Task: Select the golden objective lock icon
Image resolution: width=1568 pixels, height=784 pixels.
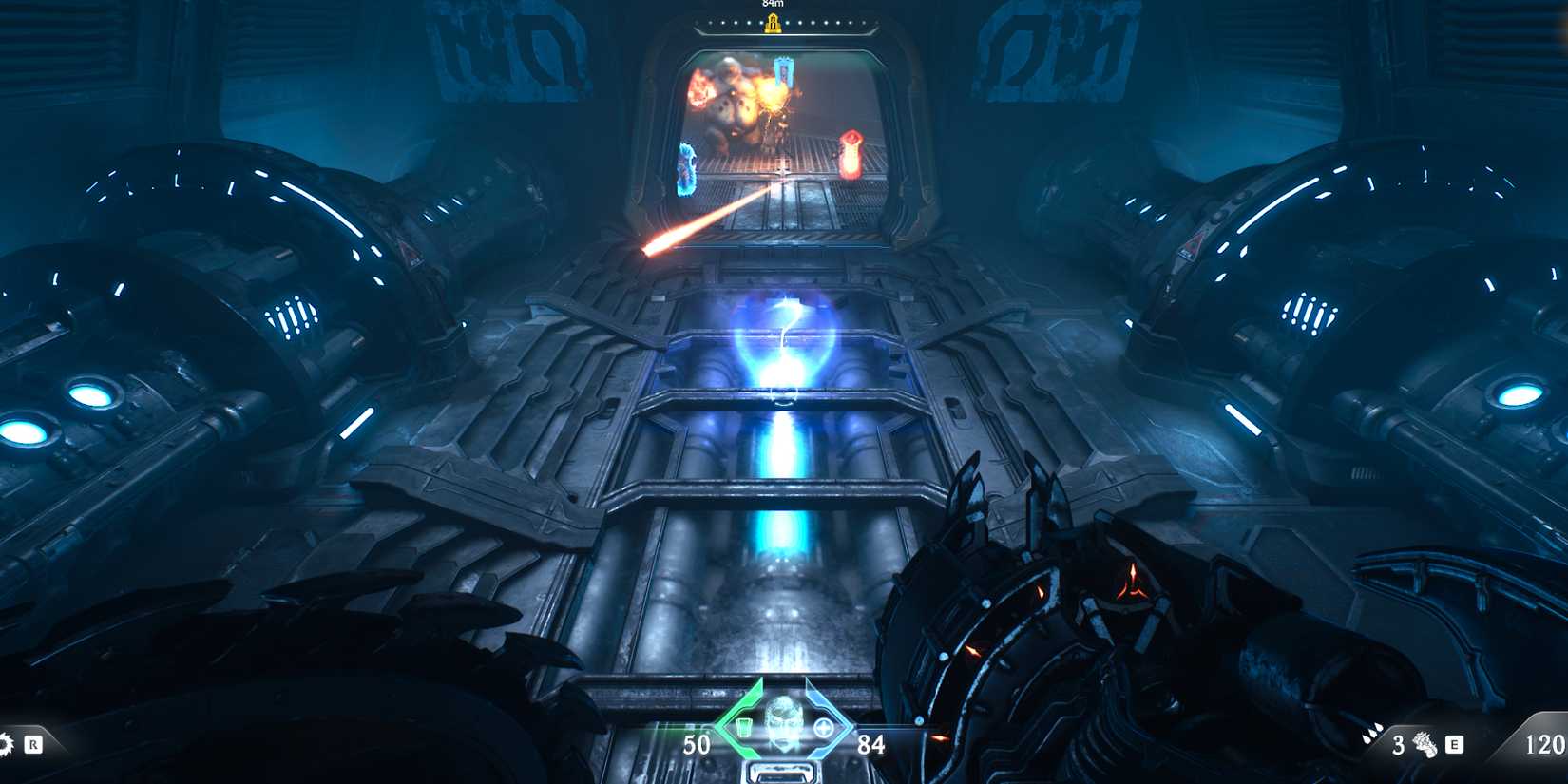Action: 774,24
